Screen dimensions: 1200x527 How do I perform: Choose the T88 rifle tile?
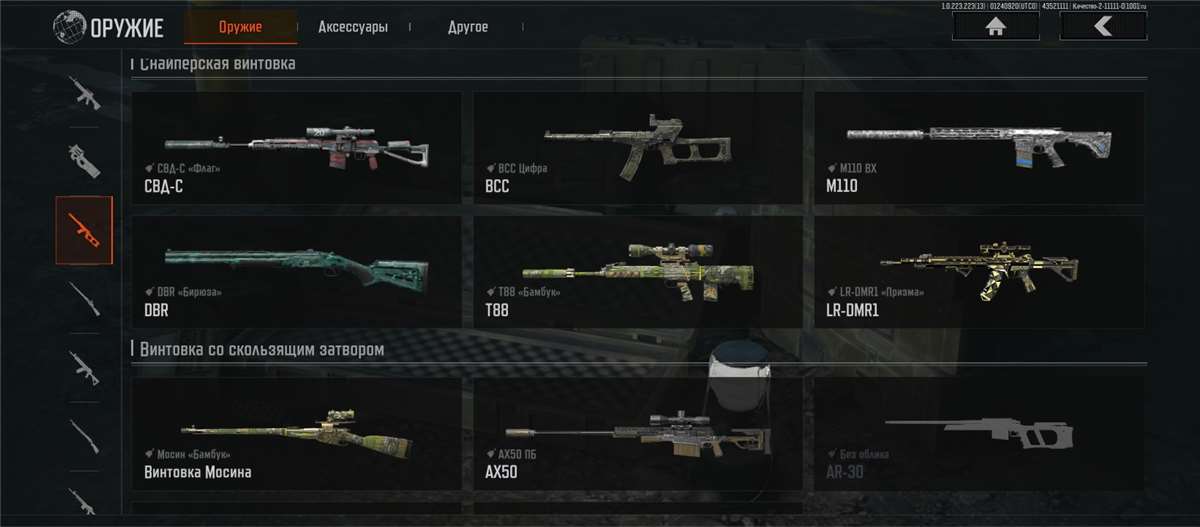click(x=638, y=272)
